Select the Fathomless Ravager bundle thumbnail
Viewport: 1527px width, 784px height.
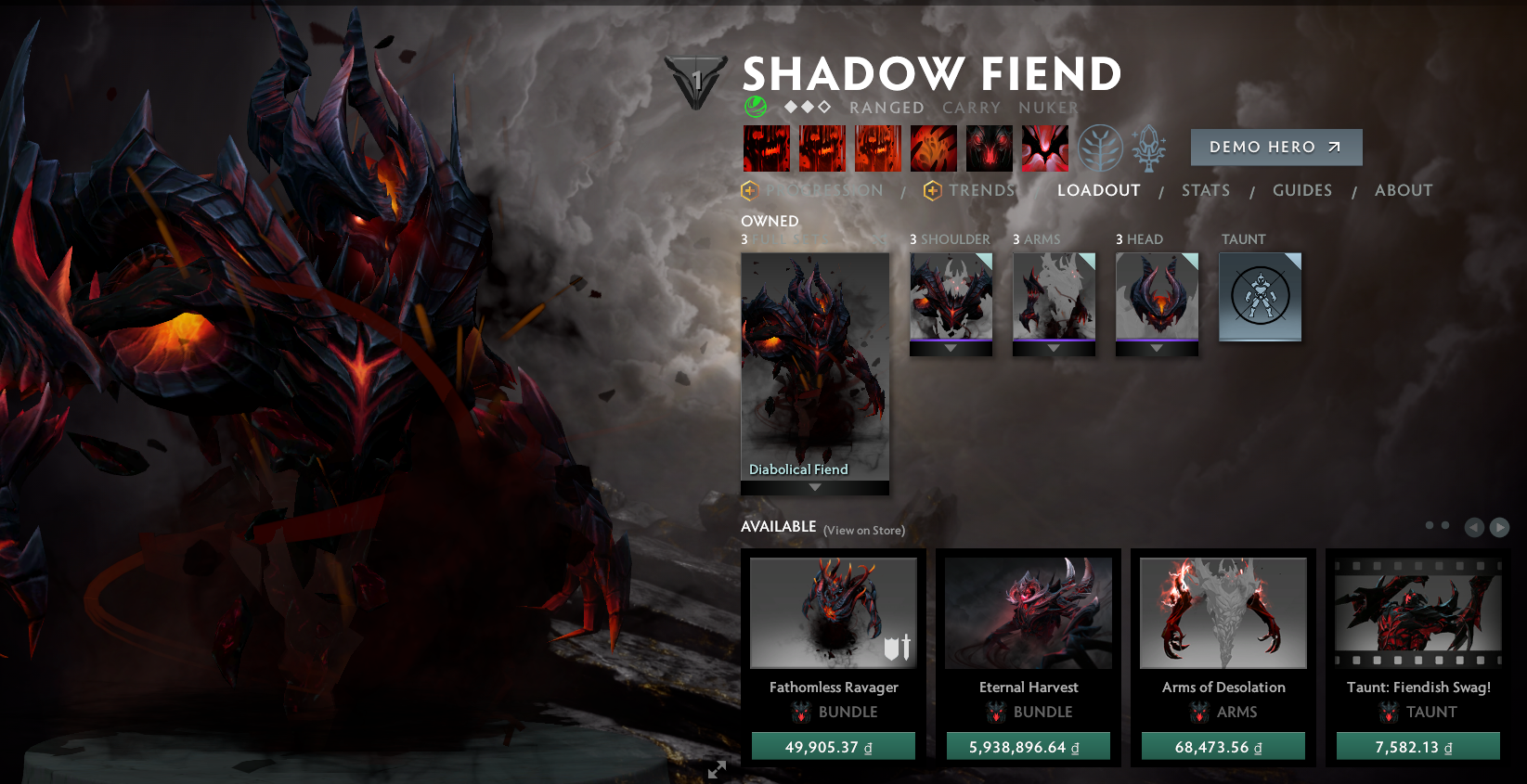tap(833, 612)
